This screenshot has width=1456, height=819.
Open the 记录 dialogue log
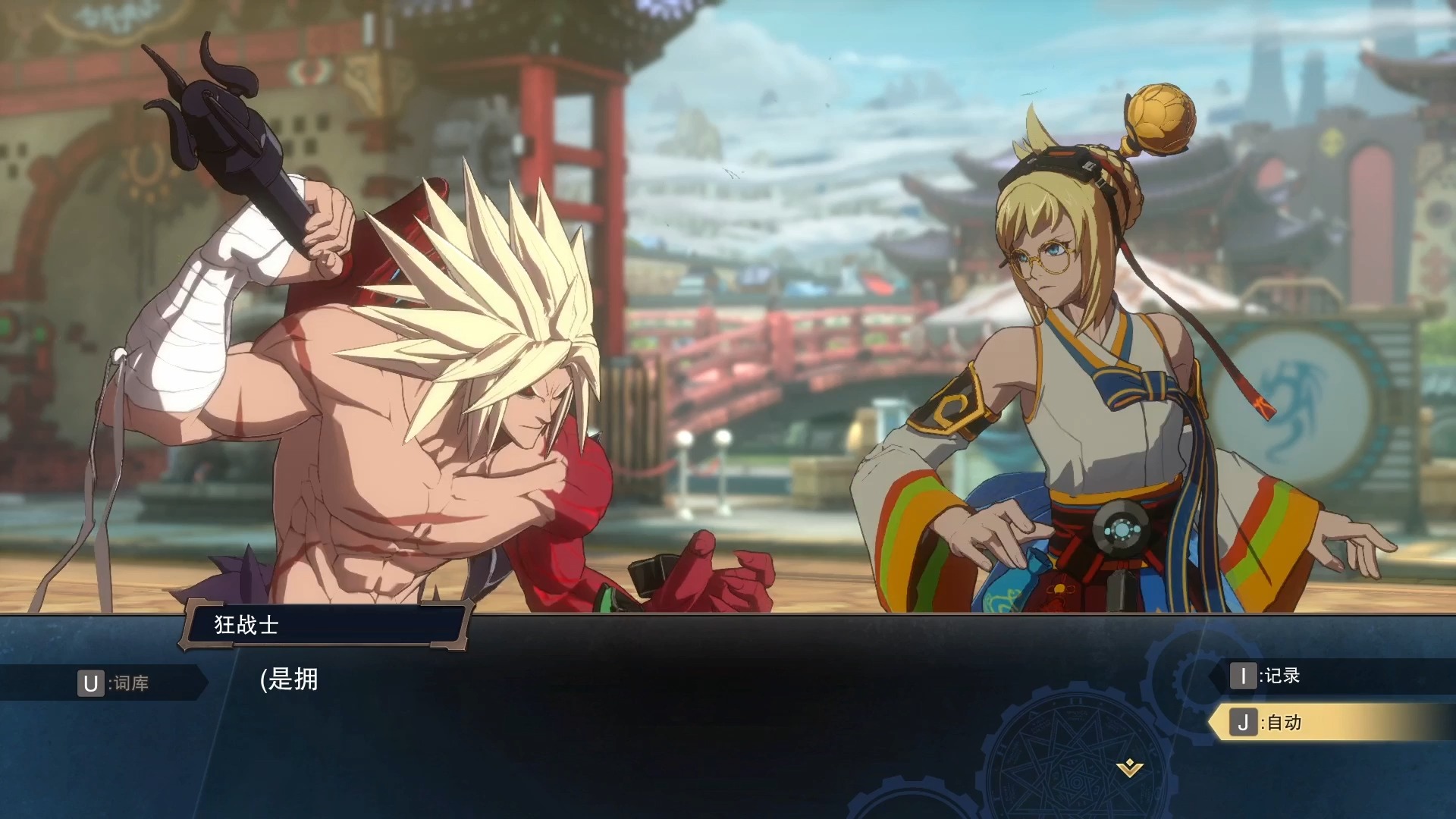1266,676
